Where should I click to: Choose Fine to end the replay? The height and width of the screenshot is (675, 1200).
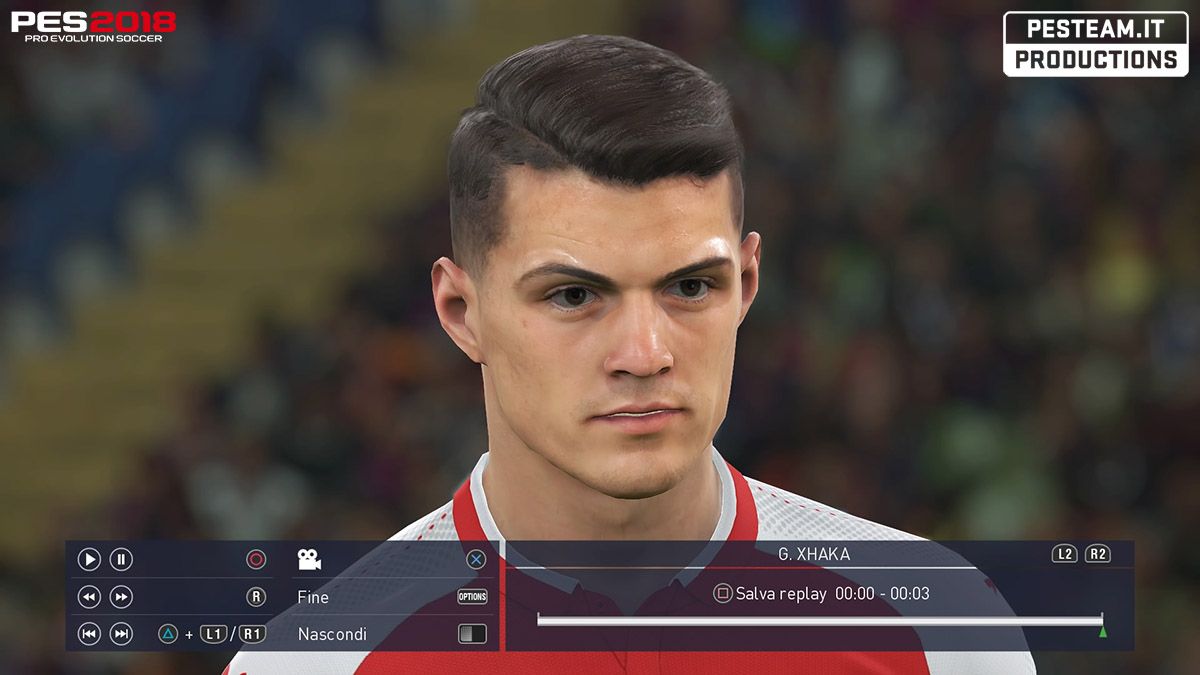(x=313, y=597)
